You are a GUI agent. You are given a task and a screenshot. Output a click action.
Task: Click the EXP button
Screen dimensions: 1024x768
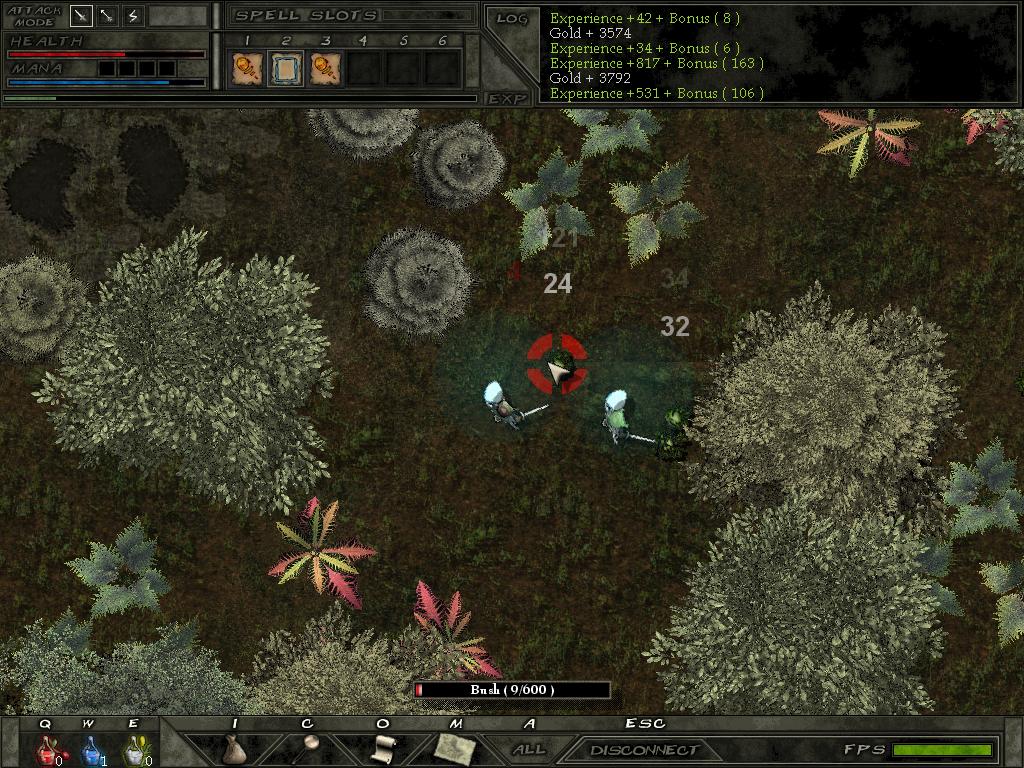(507, 98)
